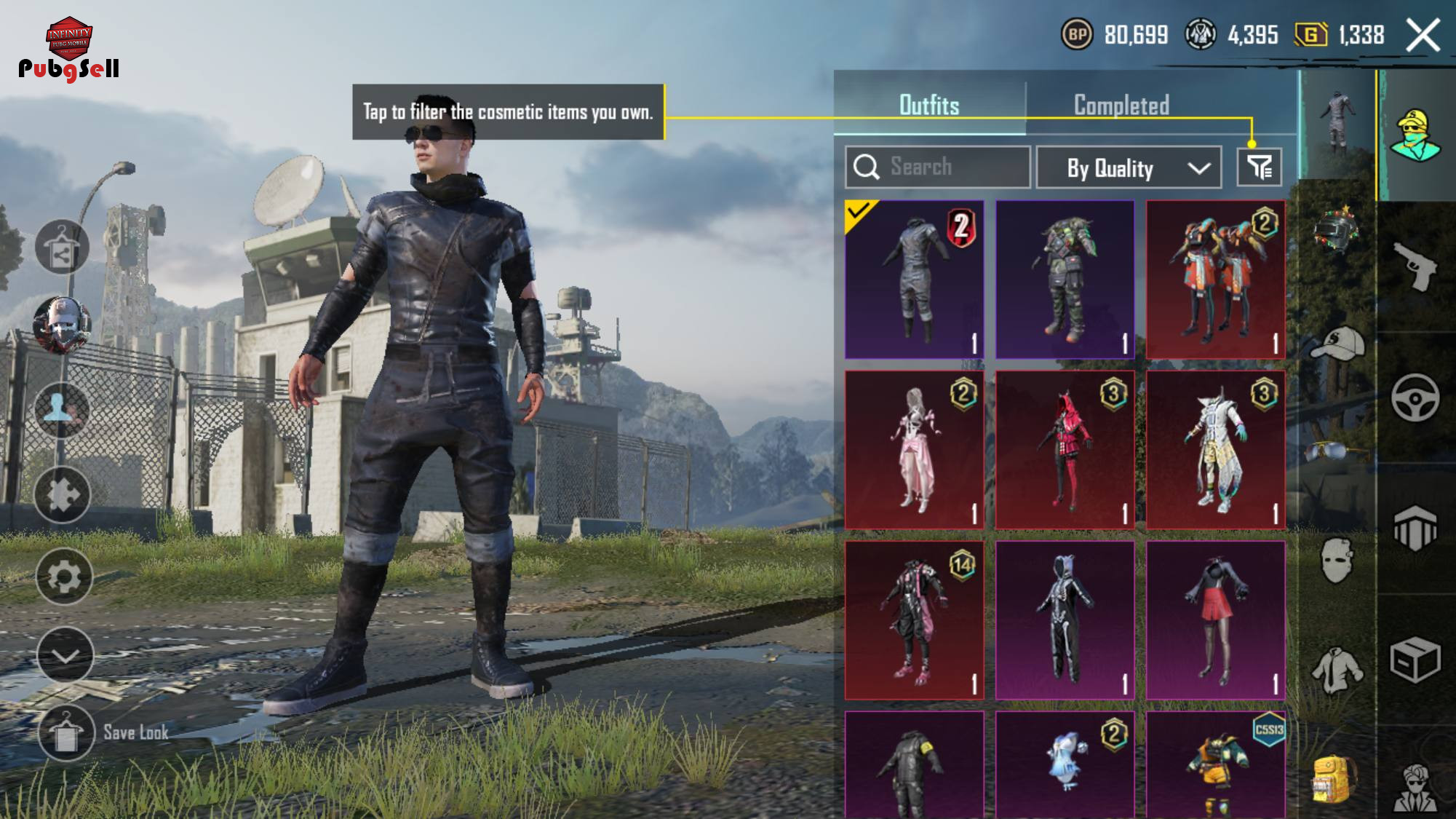Viewport: 1456px width, 819px height.
Task: Open the By Quality sort dropdown
Action: point(1128,168)
